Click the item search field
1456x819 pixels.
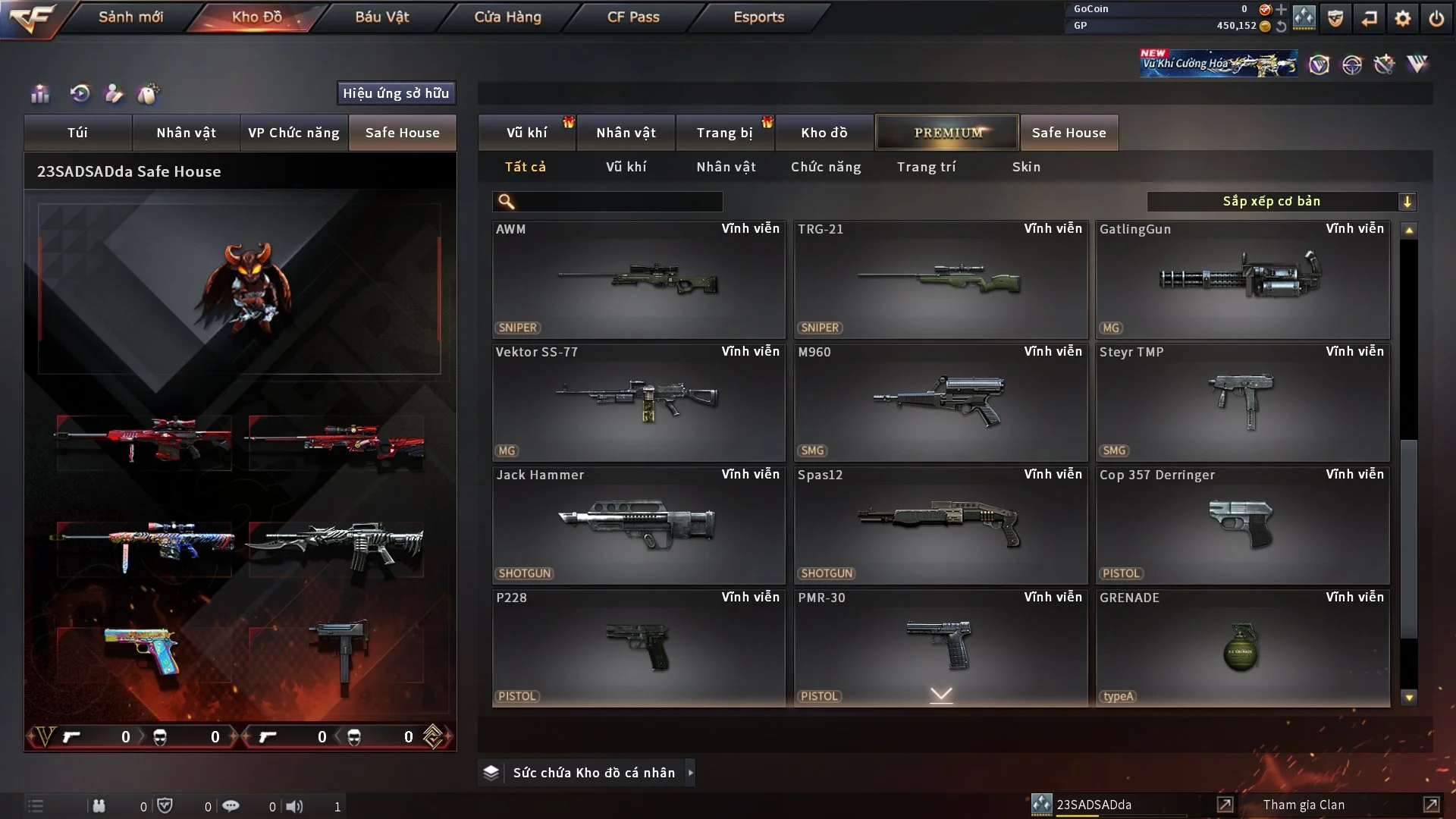pyautogui.click(x=618, y=202)
